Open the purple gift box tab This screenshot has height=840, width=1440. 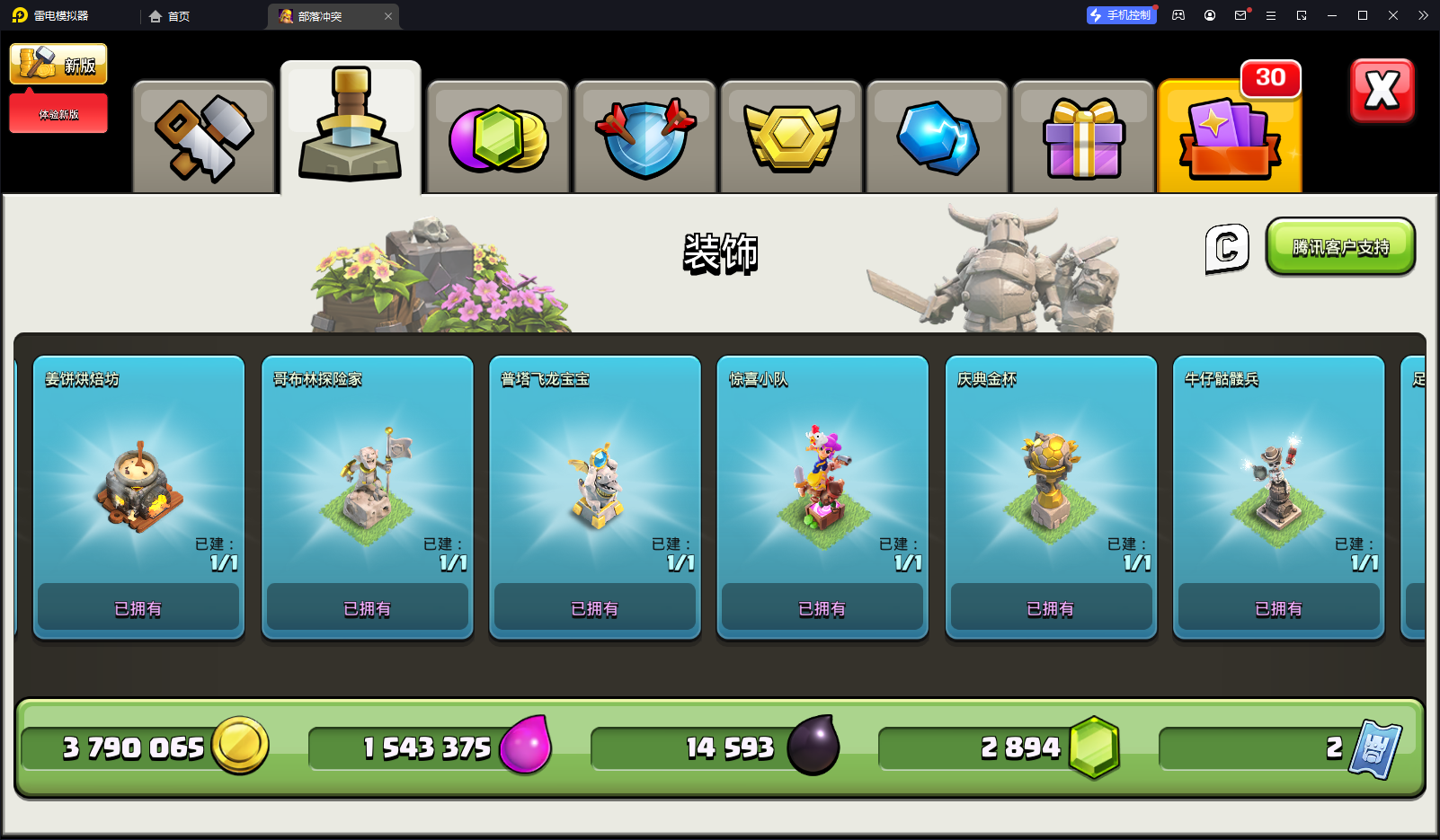pyautogui.click(x=1083, y=138)
